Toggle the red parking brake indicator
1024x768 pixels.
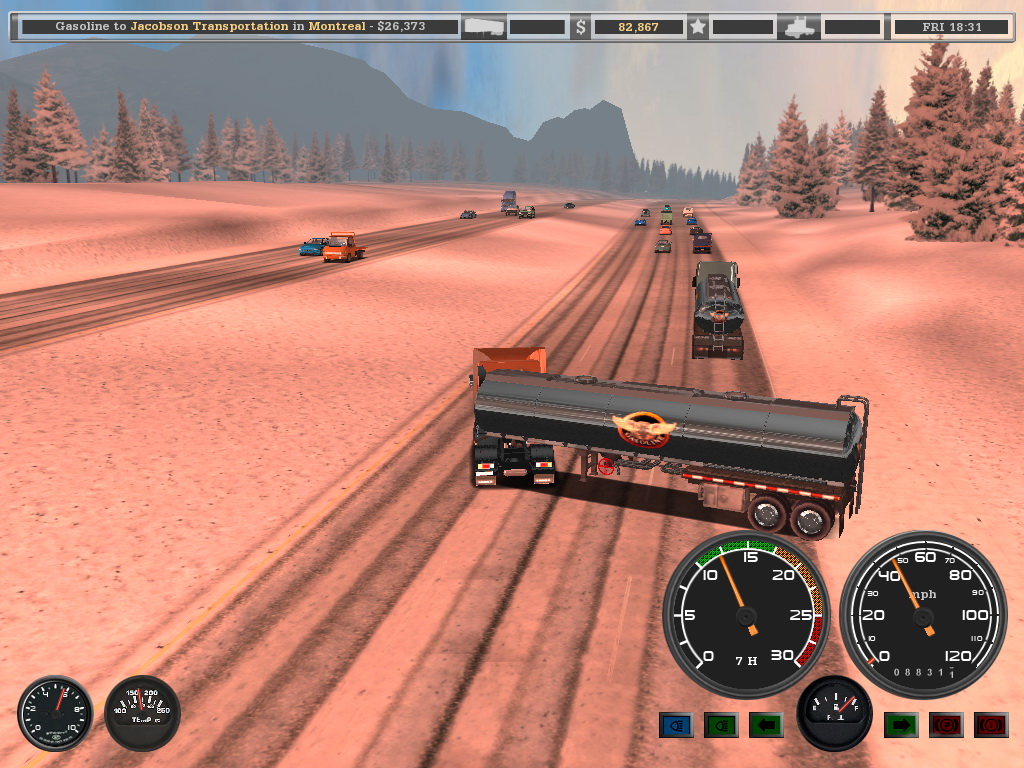[x=946, y=725]
